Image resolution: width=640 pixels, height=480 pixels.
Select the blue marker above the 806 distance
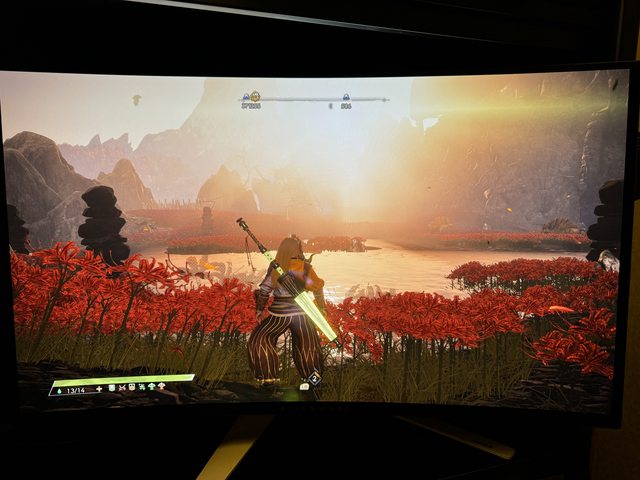coord(346,97)
